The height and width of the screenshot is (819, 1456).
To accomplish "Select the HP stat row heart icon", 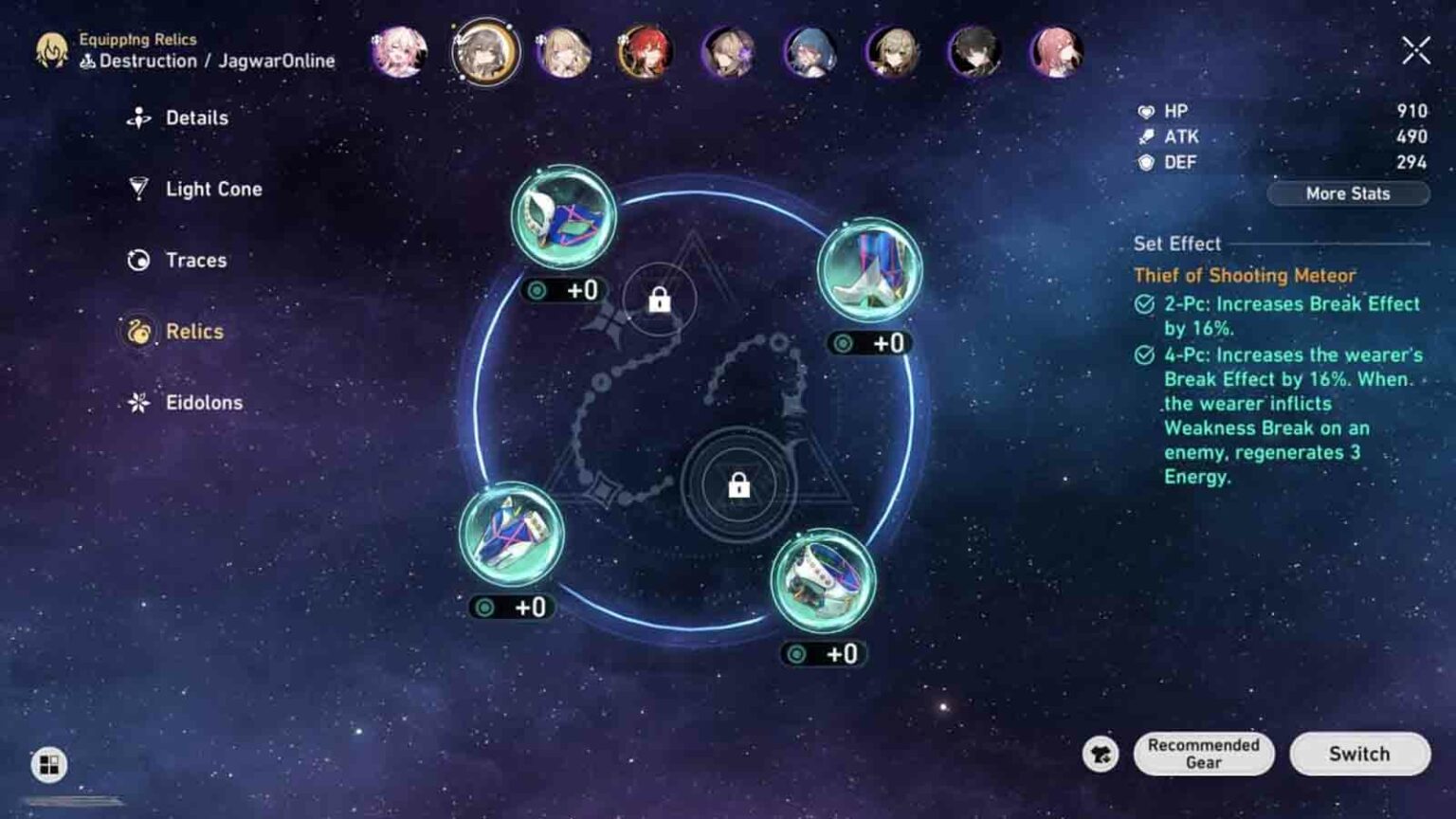I will click(x=1146, y=111).
